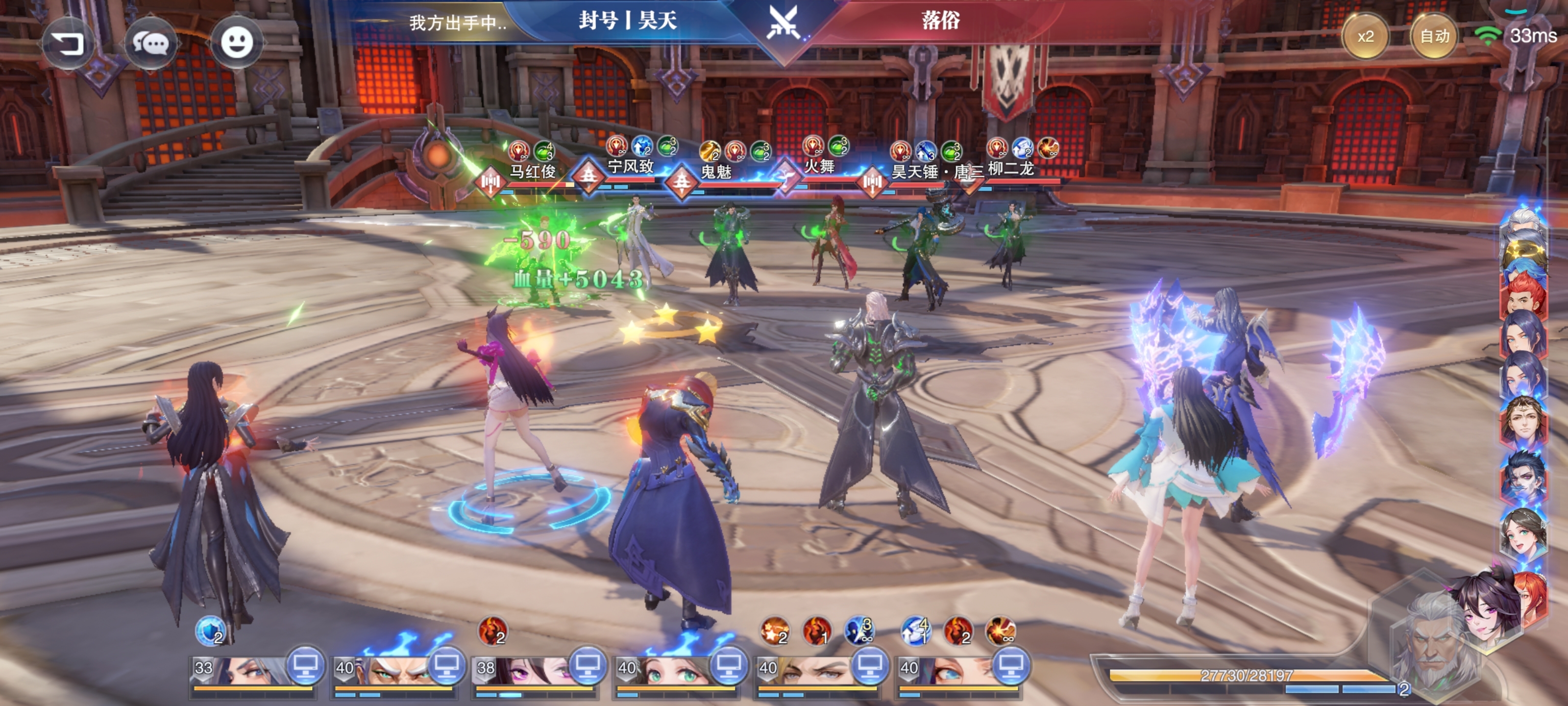Select the spiky red-haired turn-order portrait
This screenshot has width=1568, height=706.
[1523, 296]
